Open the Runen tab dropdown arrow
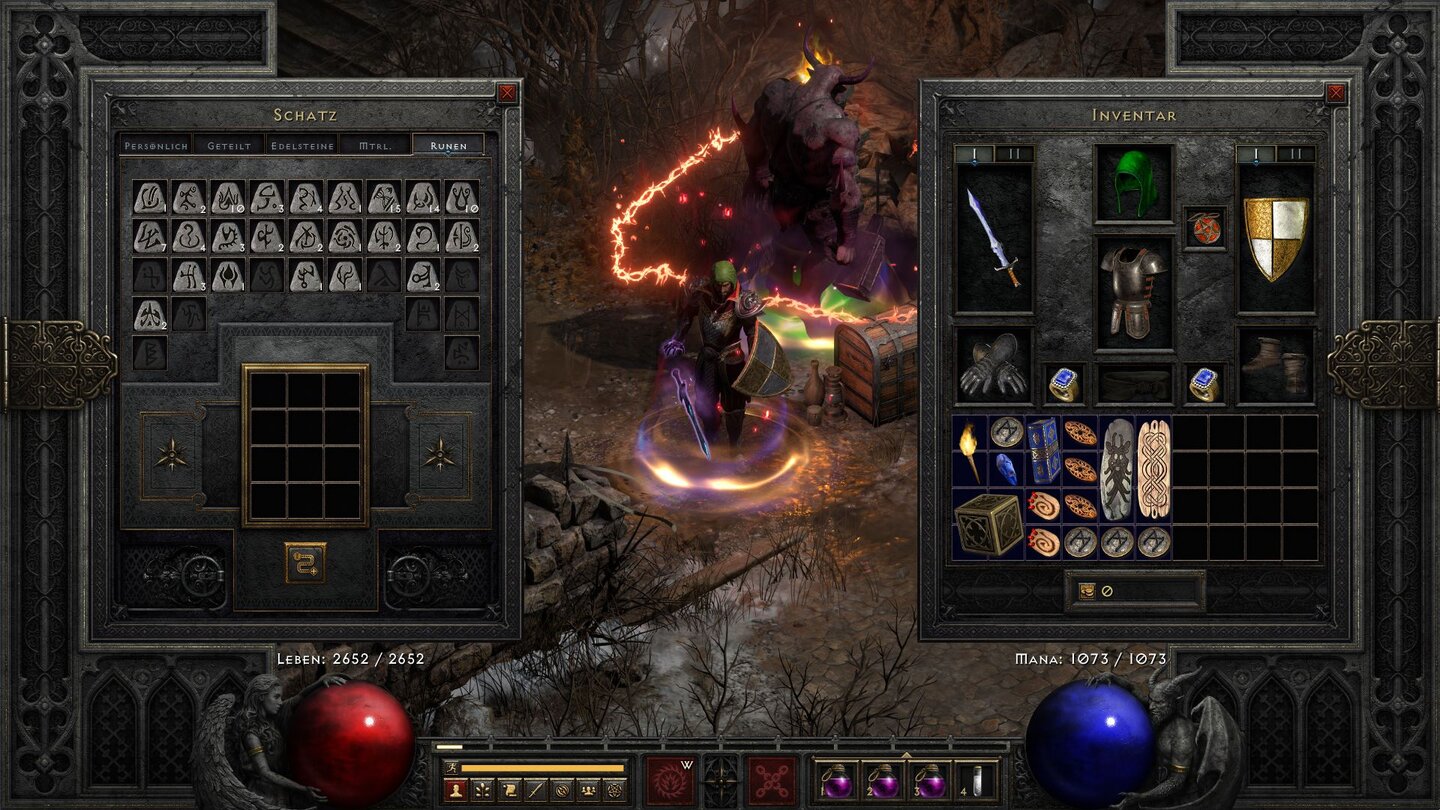1440x810 pixels. (x=447, y=153)
